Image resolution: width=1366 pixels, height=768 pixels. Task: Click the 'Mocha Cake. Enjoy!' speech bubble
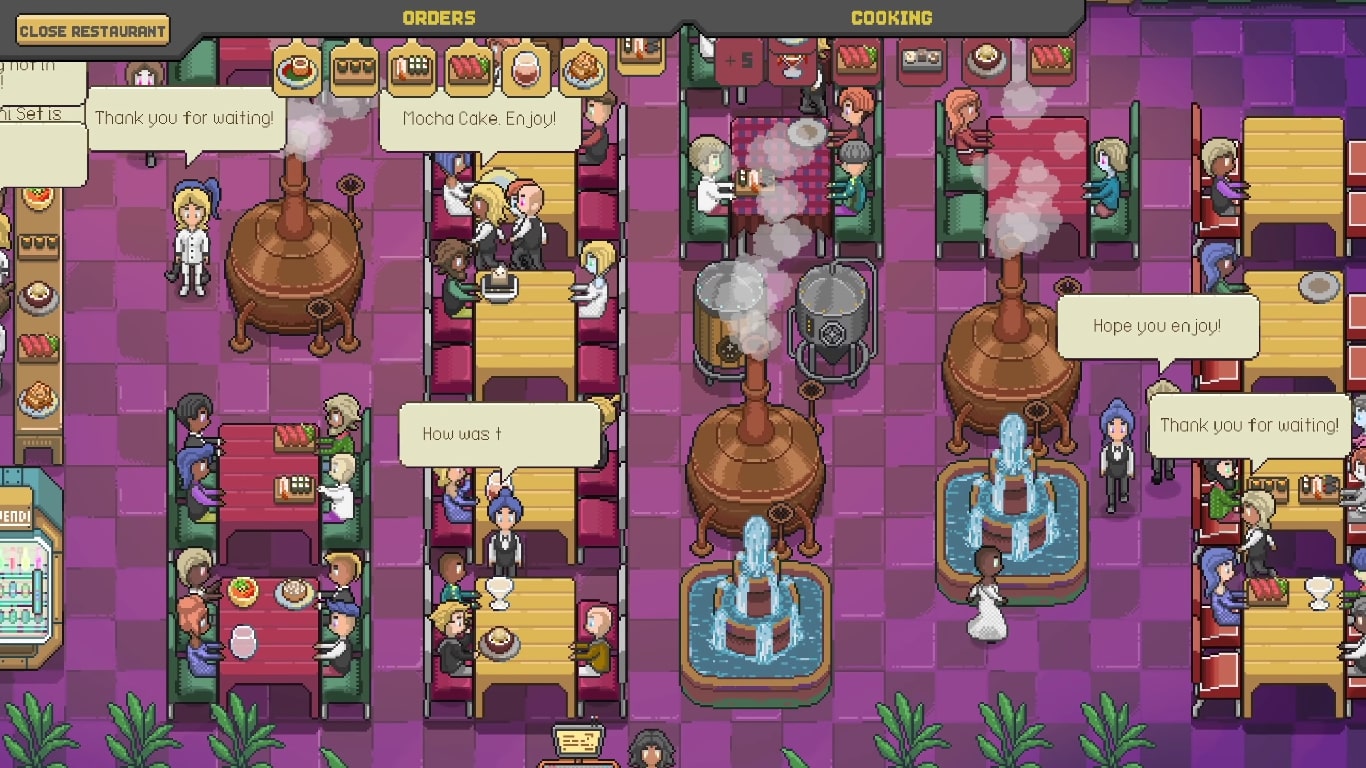pyautogui.click(x=478, y=124)
